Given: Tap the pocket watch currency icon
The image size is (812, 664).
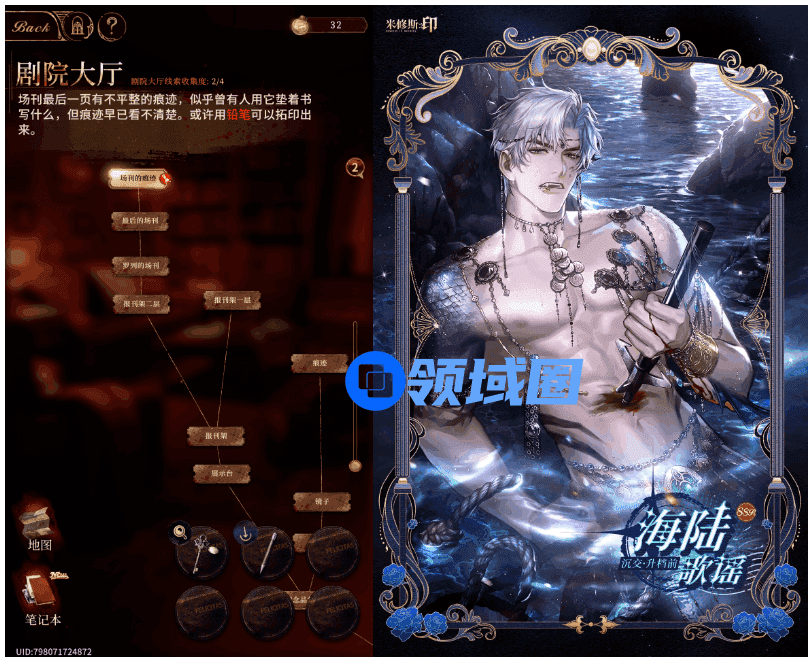Looking at the screenshot, I should 301,25.
